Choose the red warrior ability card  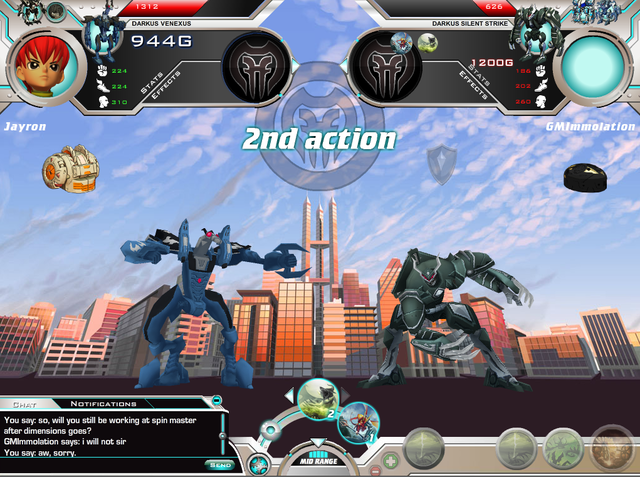pos(356,422)
